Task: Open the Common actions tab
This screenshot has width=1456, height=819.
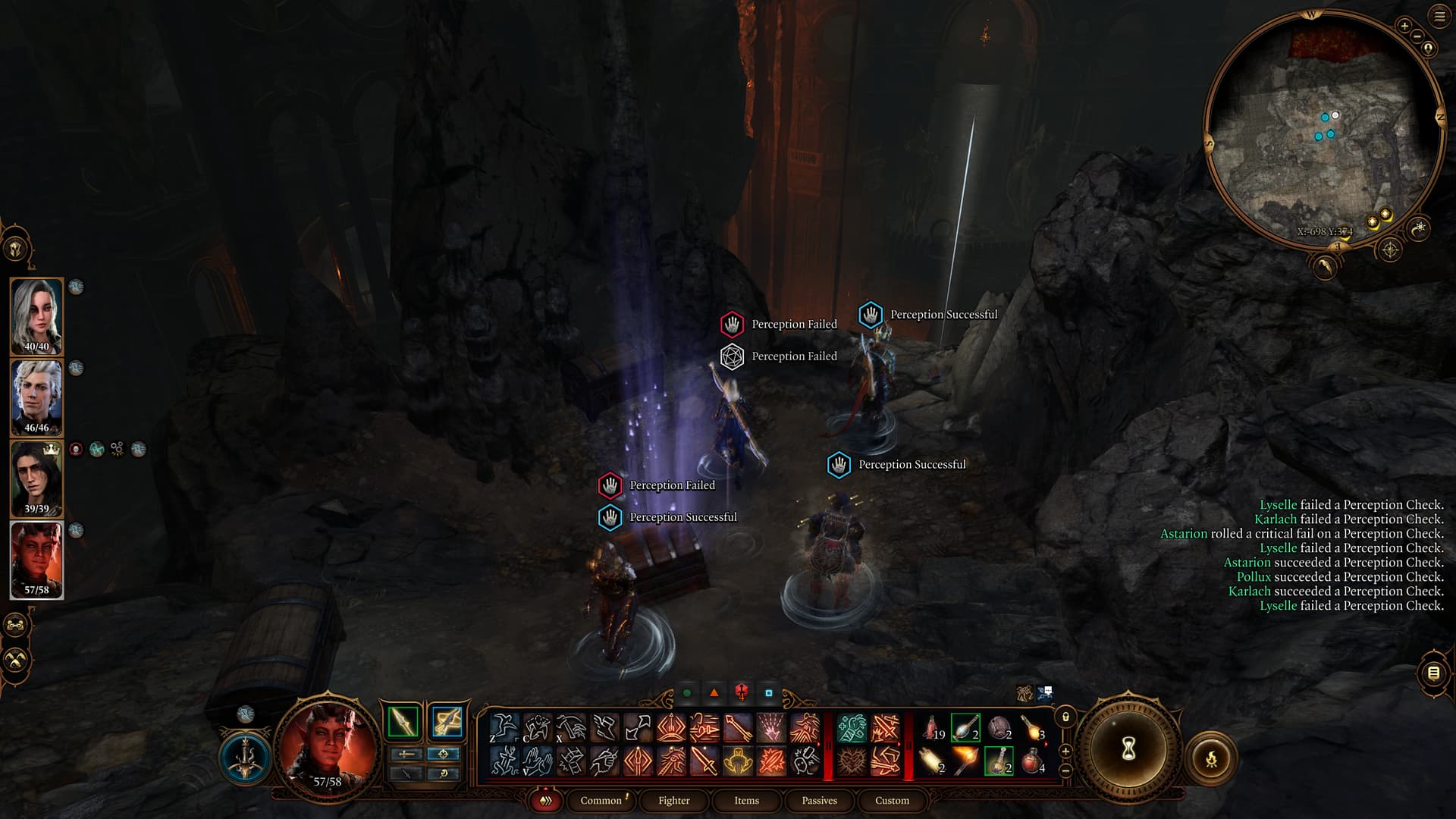Action: pos(601,800)
